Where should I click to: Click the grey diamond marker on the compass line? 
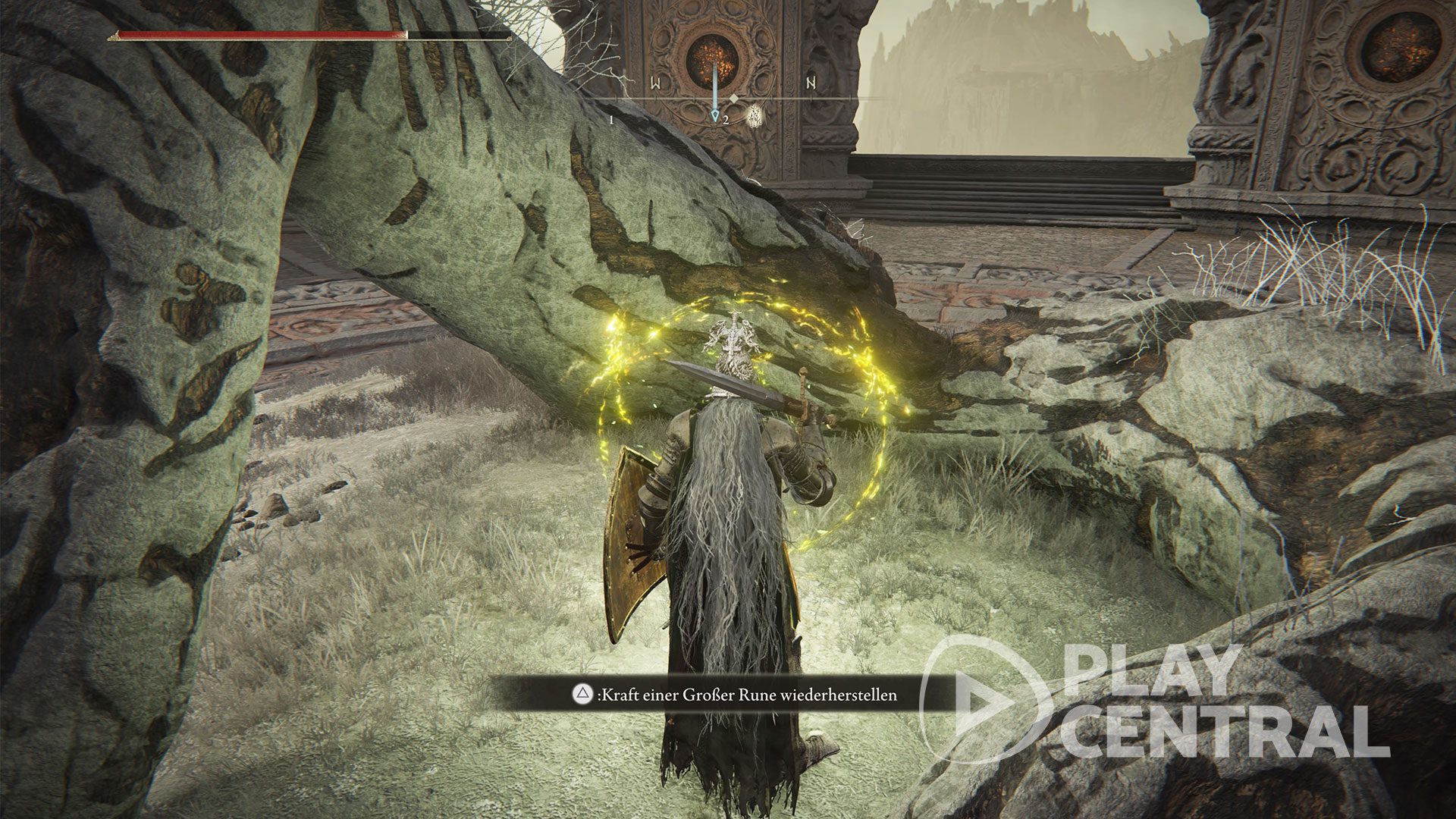pos(734,99)
